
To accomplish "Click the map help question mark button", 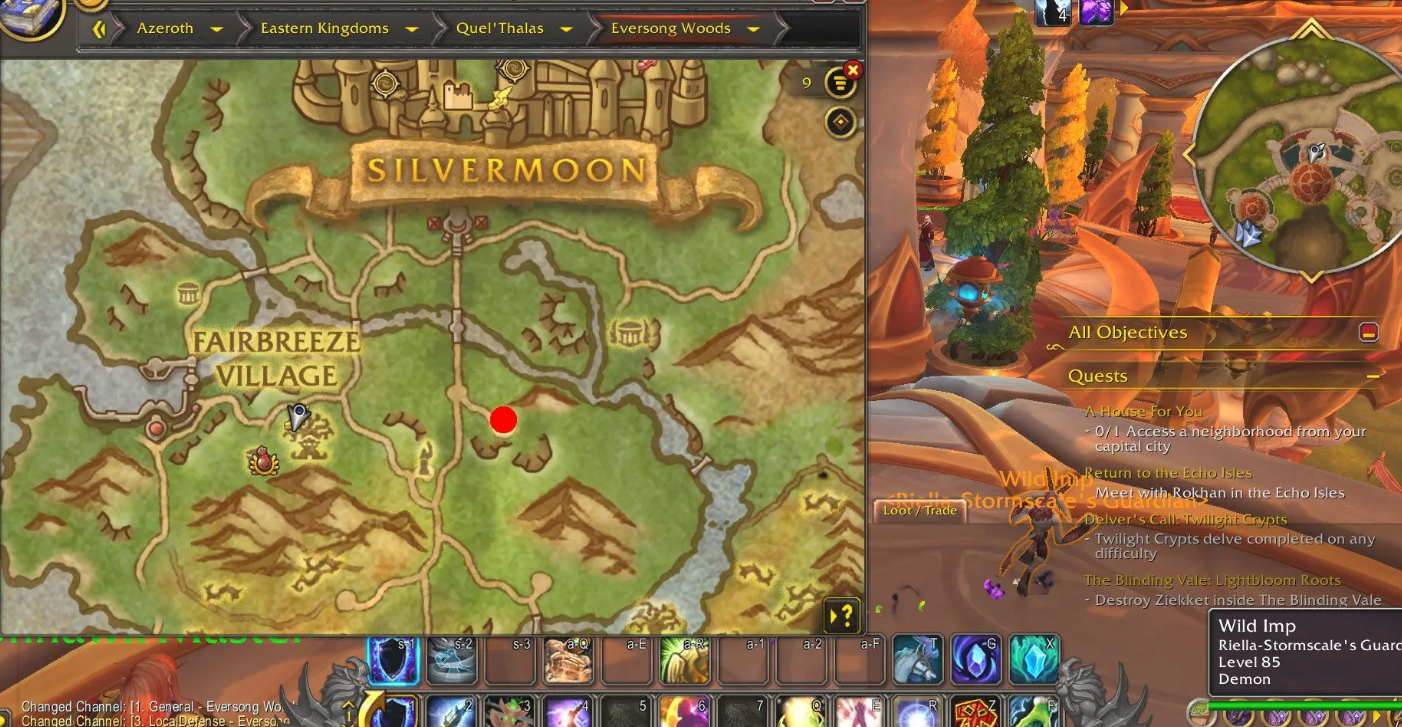I will 842,613.
